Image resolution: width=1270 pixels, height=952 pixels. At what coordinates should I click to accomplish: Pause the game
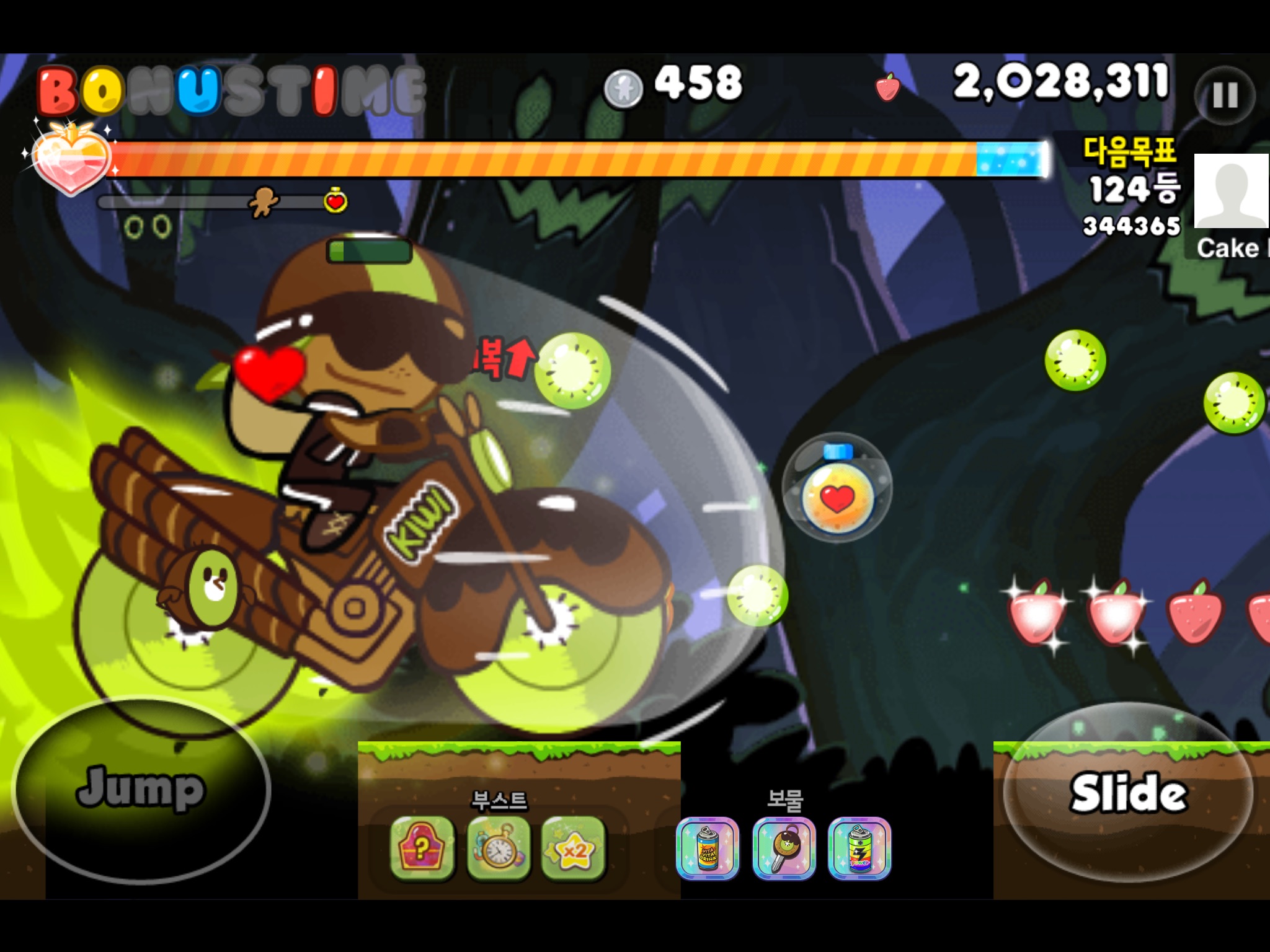click(1225, 96)
